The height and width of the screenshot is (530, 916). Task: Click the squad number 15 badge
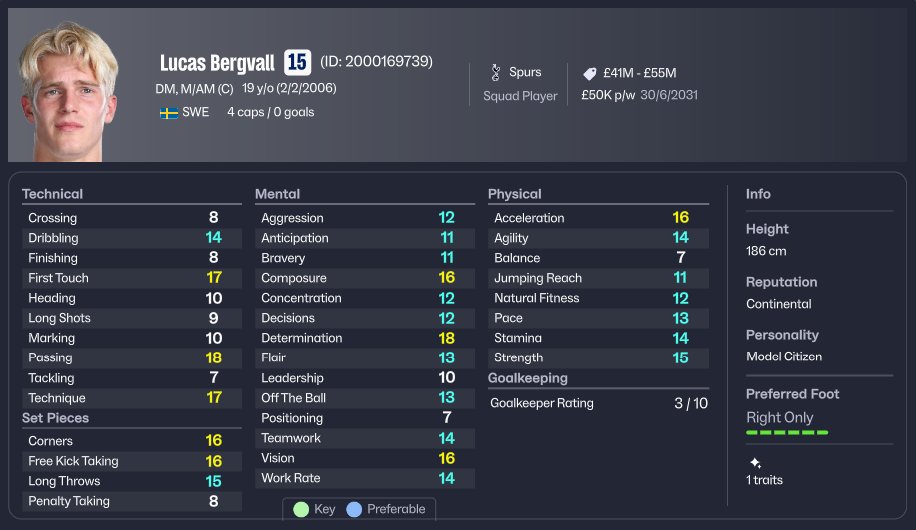pos(297,62)
